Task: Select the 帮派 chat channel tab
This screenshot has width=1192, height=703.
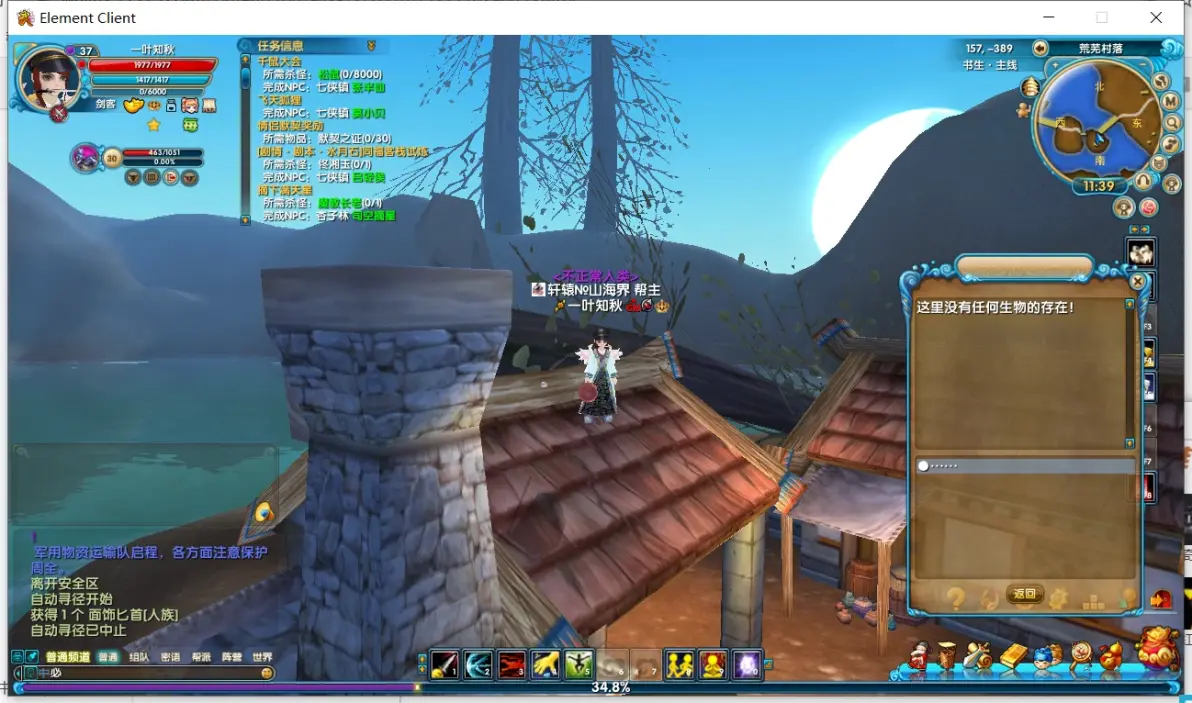Action: coord(201,657)
